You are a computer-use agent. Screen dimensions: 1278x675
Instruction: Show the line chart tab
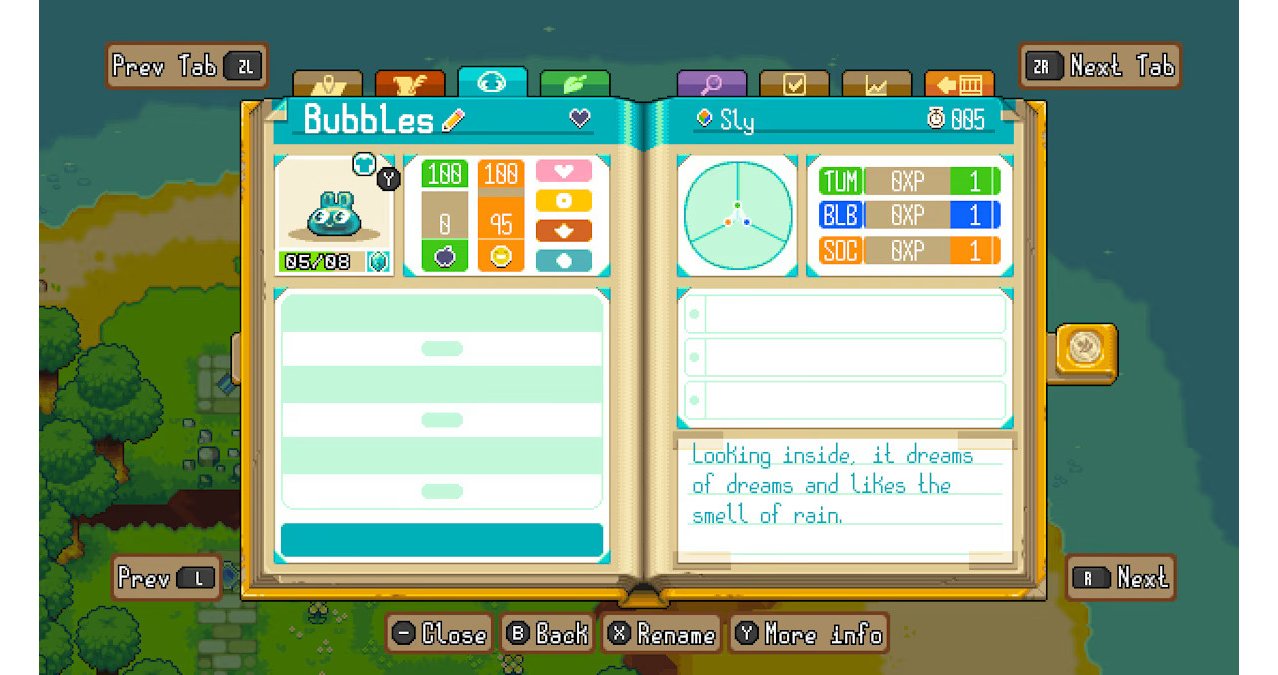[x=876, y=84]
